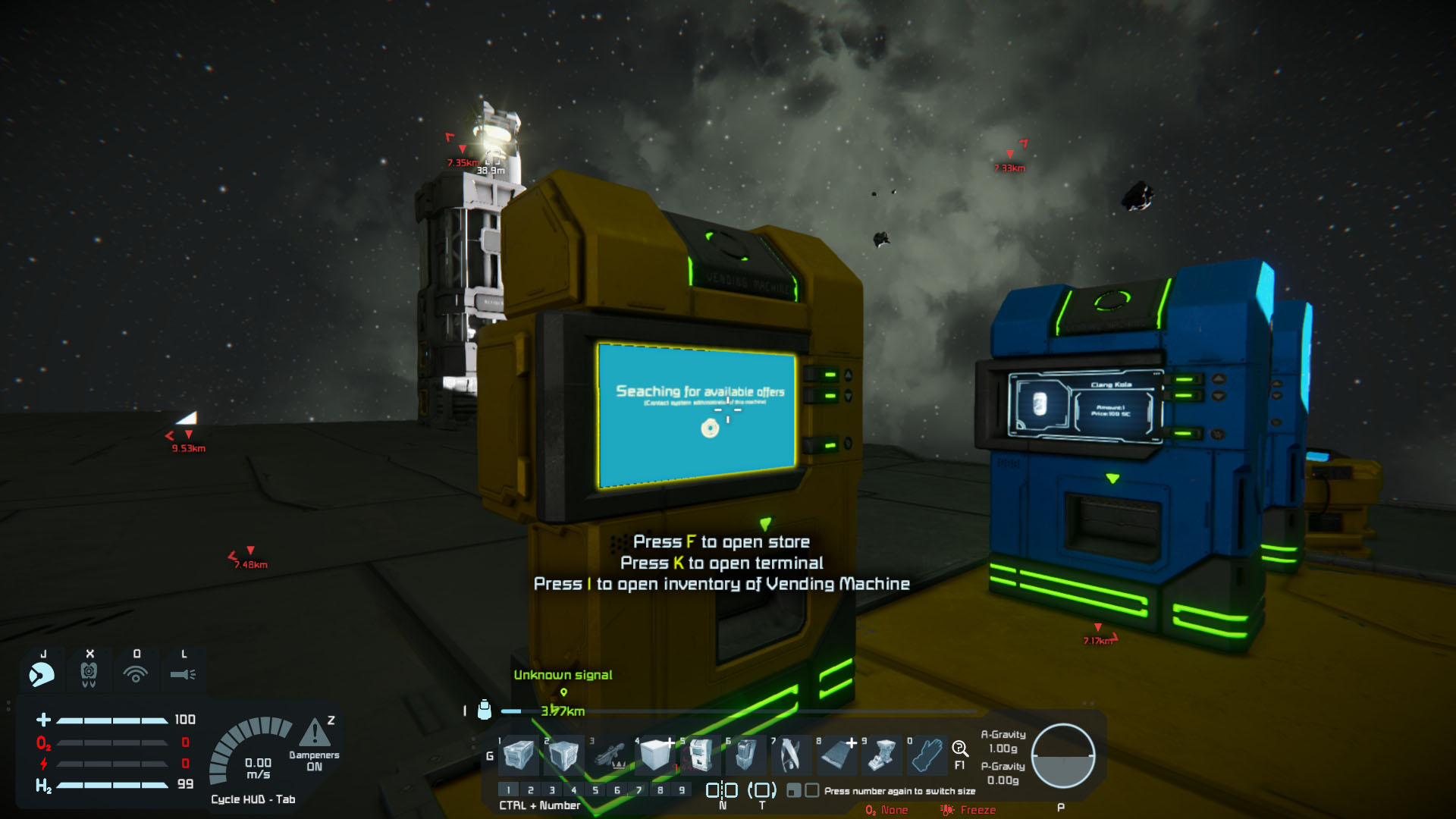Click the artificial horizon gravity indicator
This screenshot has width=1456, height=819.
(1063, 756)
